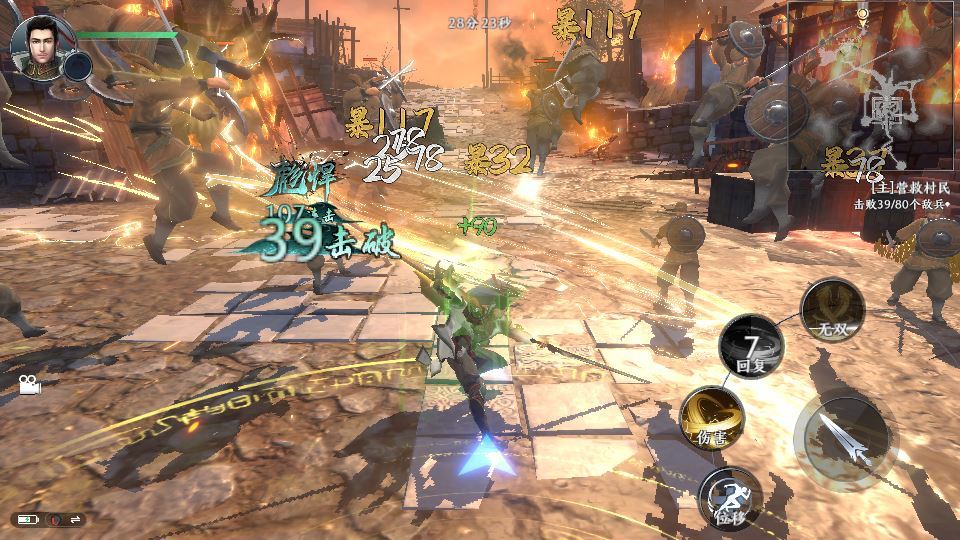The width and height of the screenshot is (960, 540).
Task: Toggle the camera view icon
Action: click(x=29, y=384)
